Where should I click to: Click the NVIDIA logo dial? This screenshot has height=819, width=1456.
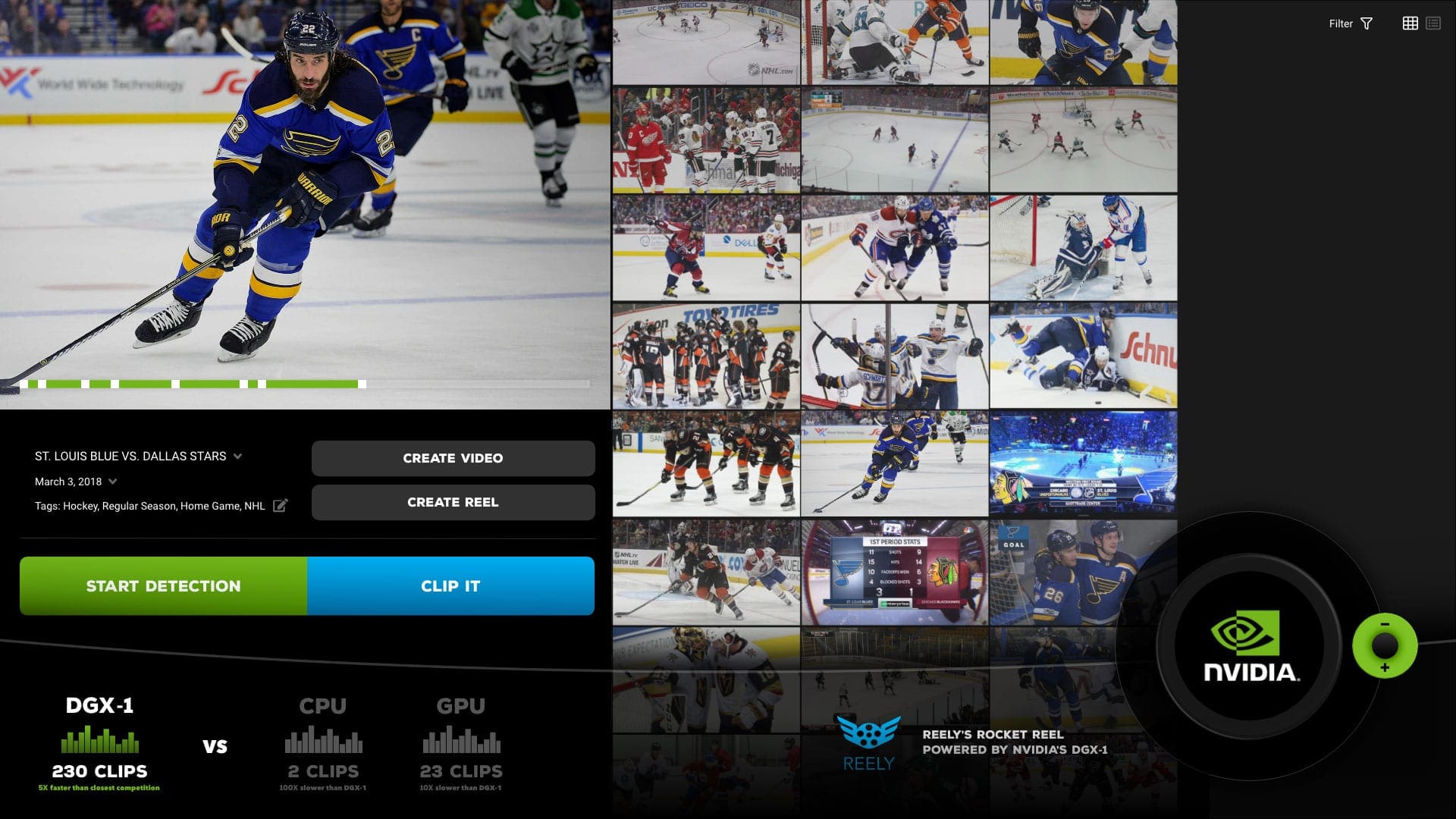tap(1250, 646)
